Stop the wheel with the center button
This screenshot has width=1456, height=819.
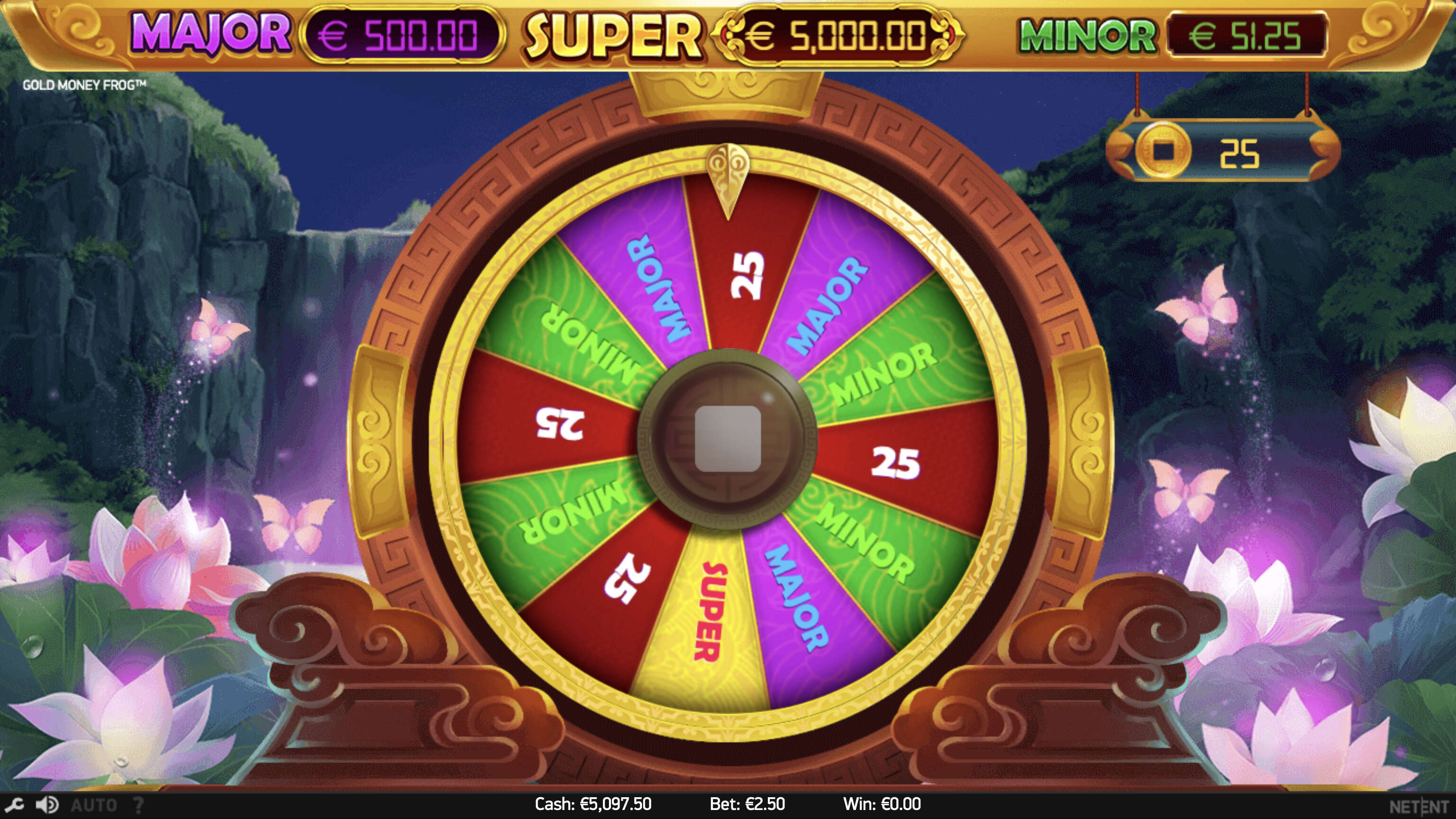pos(728,439)
